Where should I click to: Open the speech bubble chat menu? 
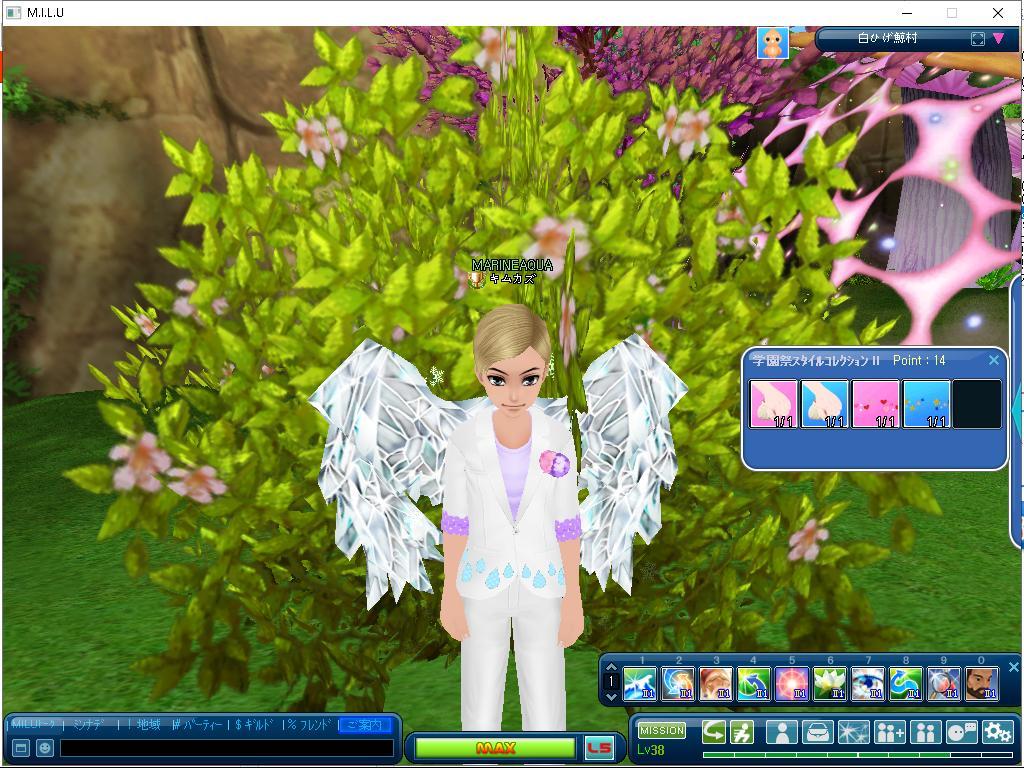(961, 732)
